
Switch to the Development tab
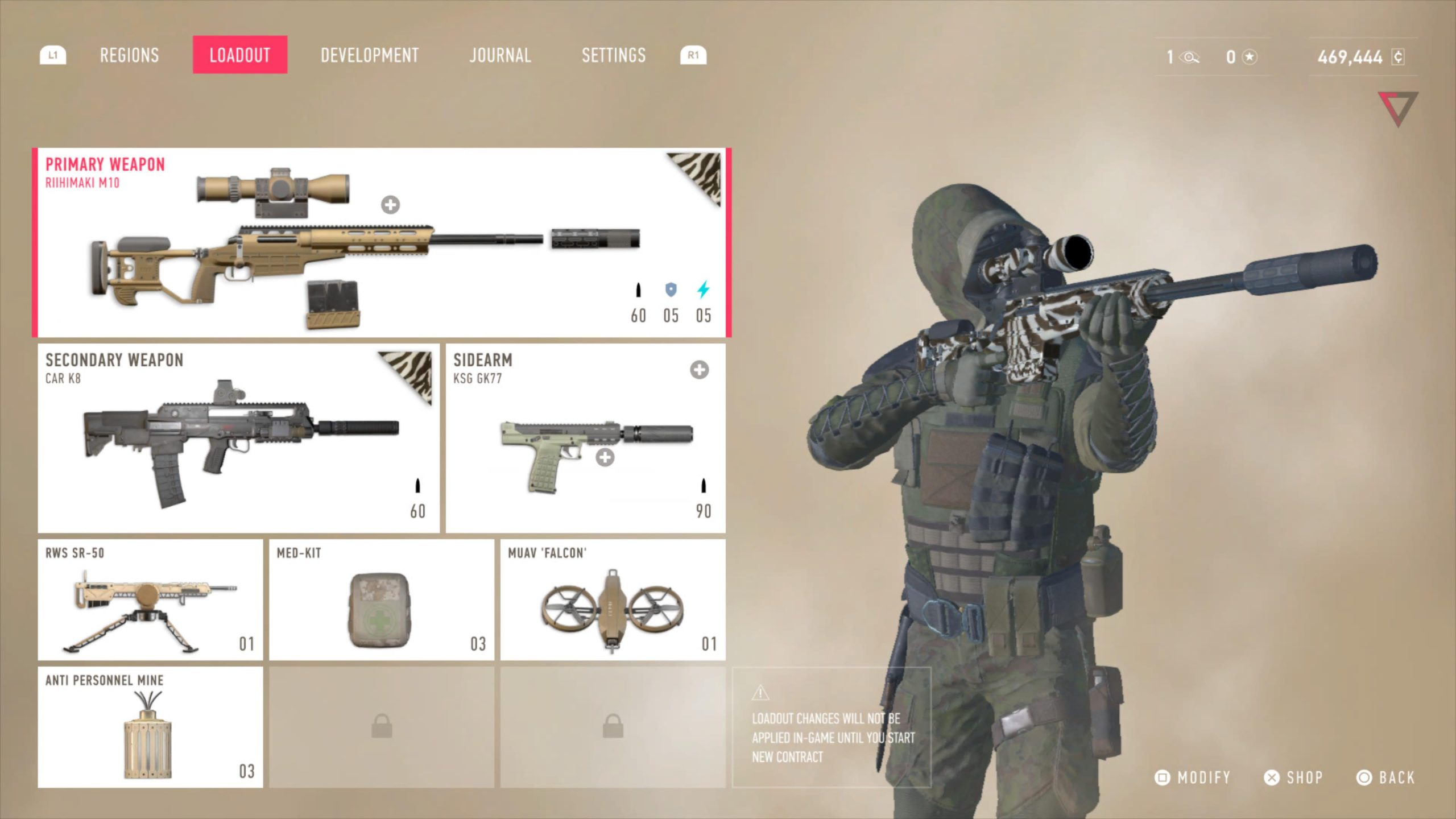(x=369, y=55)
